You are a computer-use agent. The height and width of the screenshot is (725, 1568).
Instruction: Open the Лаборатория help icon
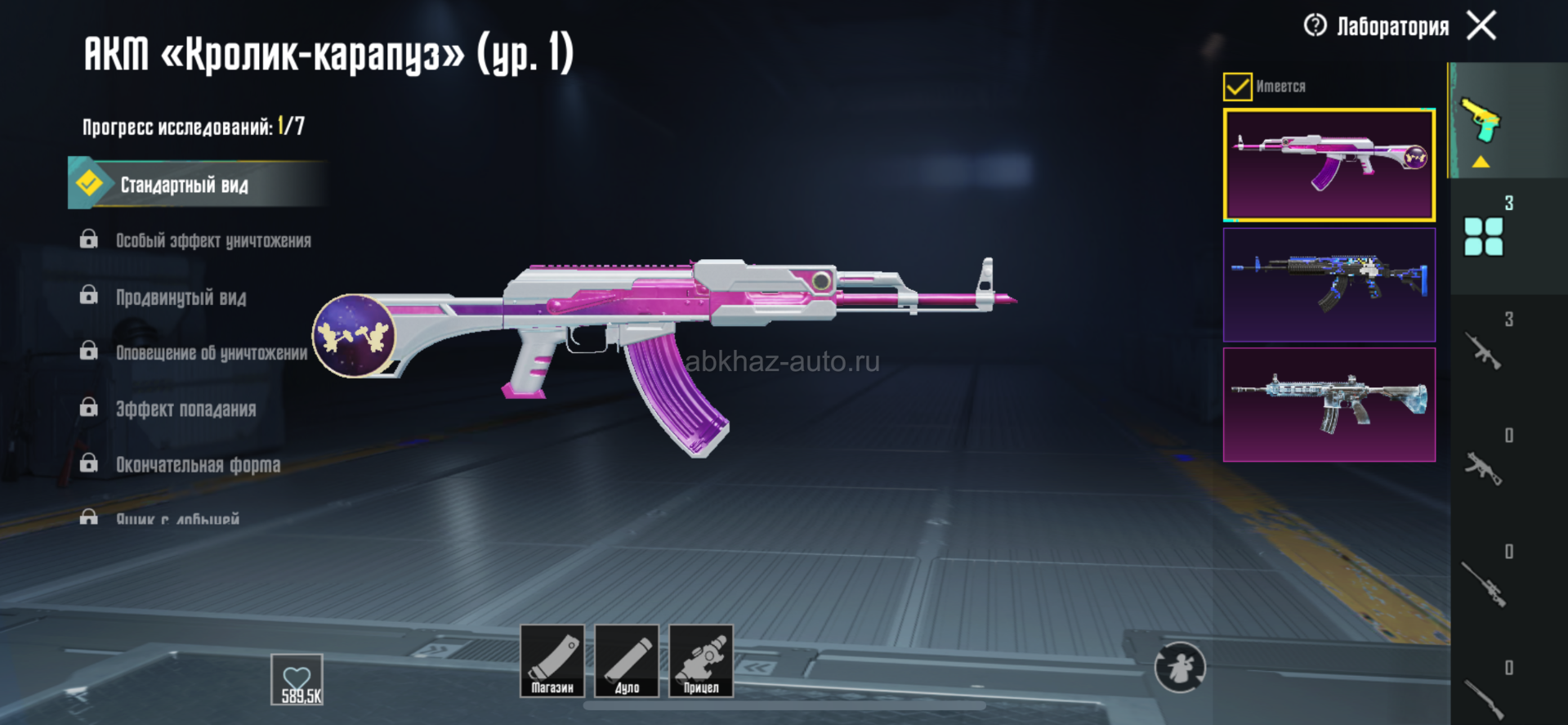1315,25
